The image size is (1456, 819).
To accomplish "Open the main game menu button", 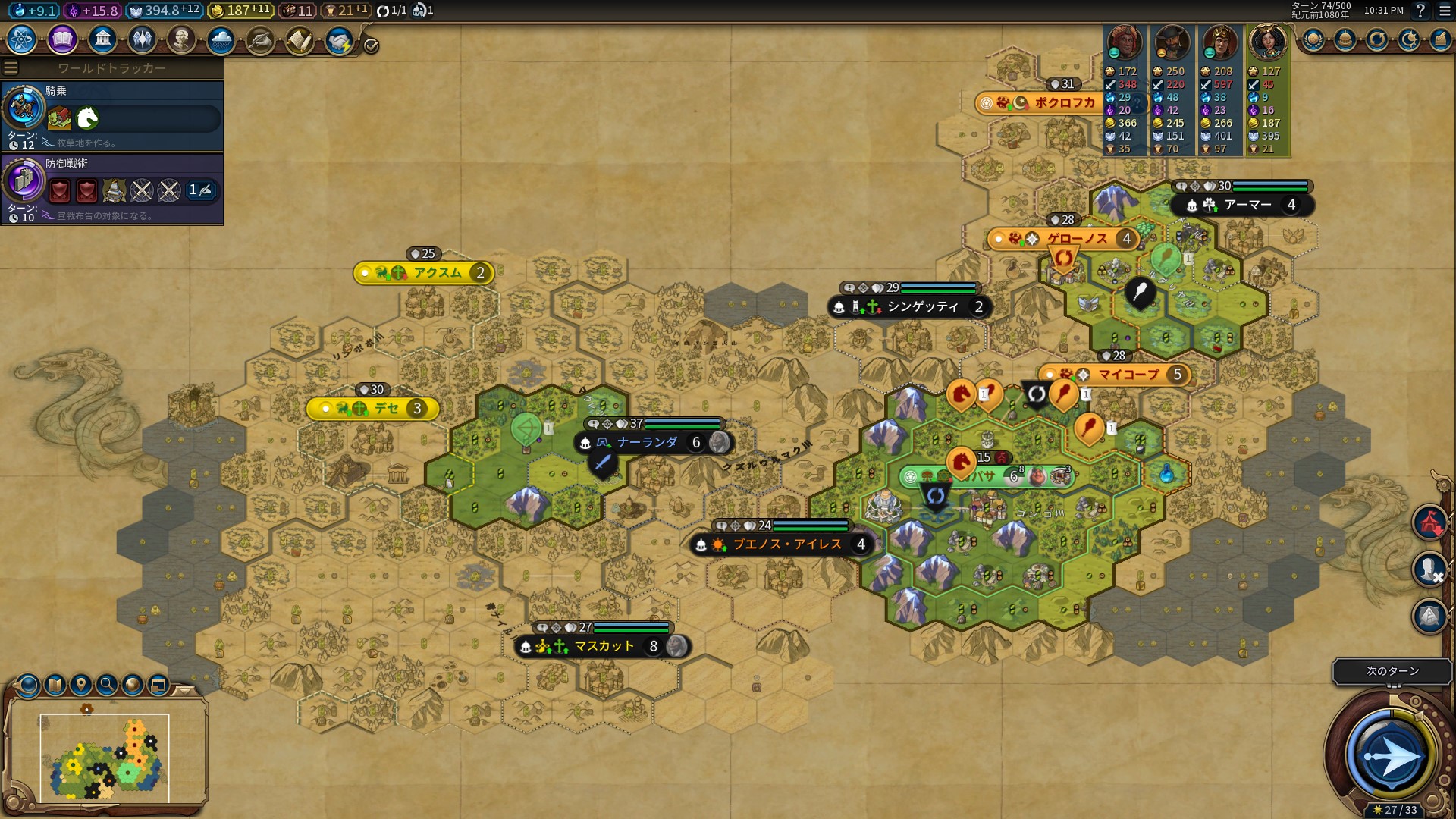I will (x=1445, y=11).
